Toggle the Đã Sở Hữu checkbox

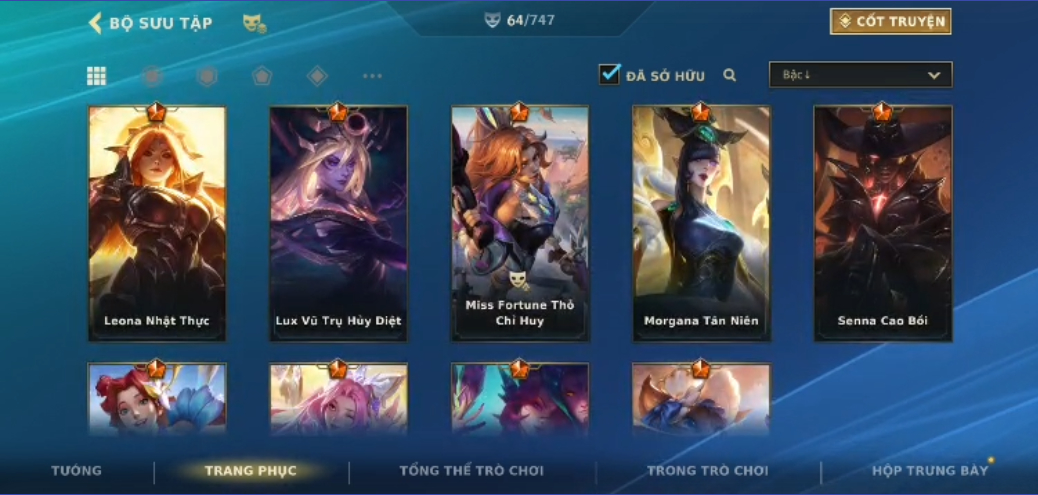coord(610,74)
